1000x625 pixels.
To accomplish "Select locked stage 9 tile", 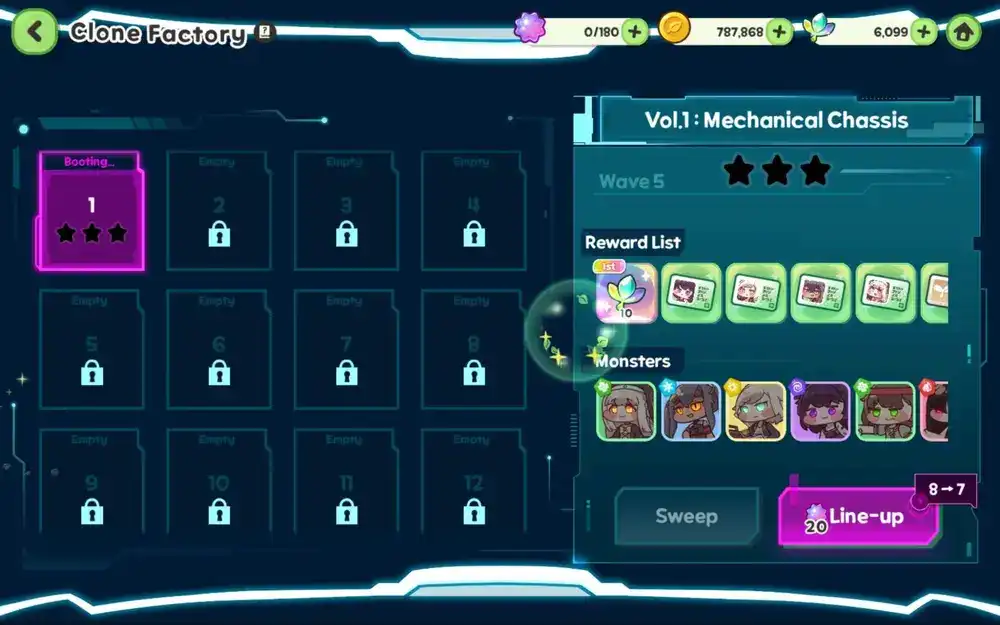I will click(x=91, y=489).
